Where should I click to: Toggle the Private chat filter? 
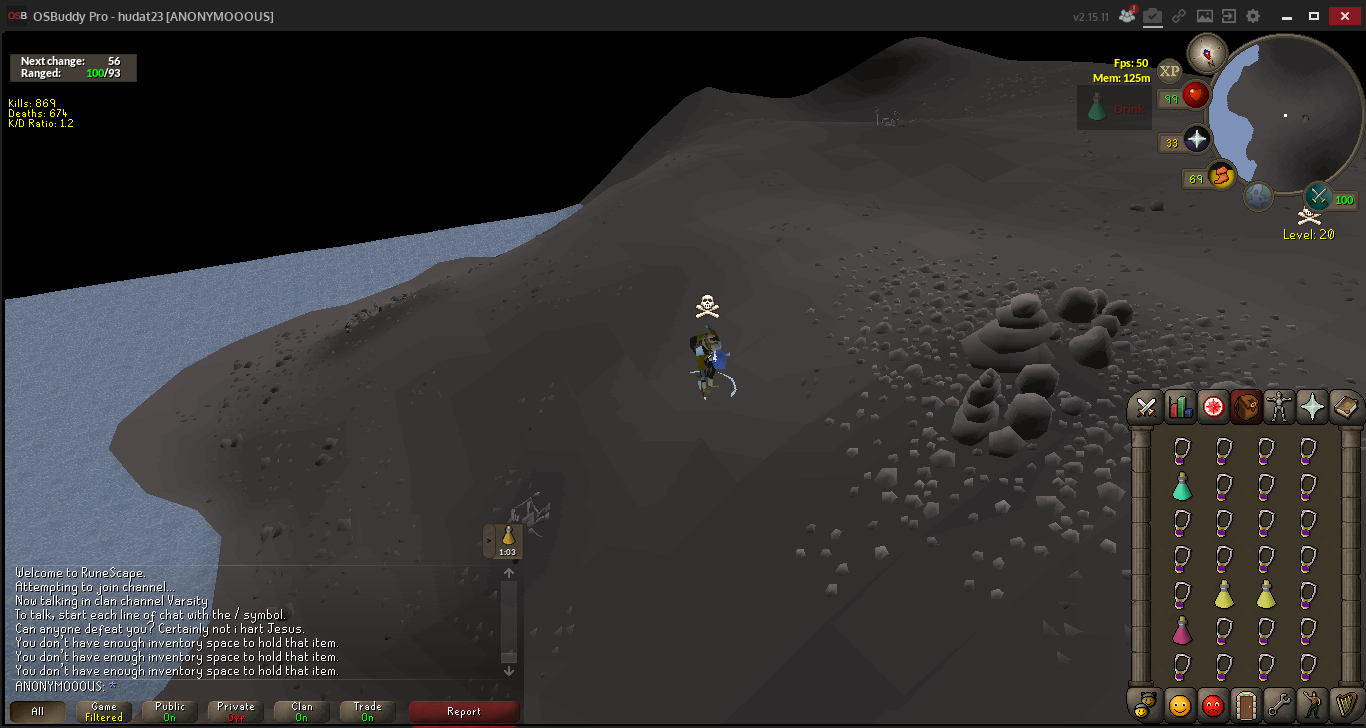(x=236, y=712)
